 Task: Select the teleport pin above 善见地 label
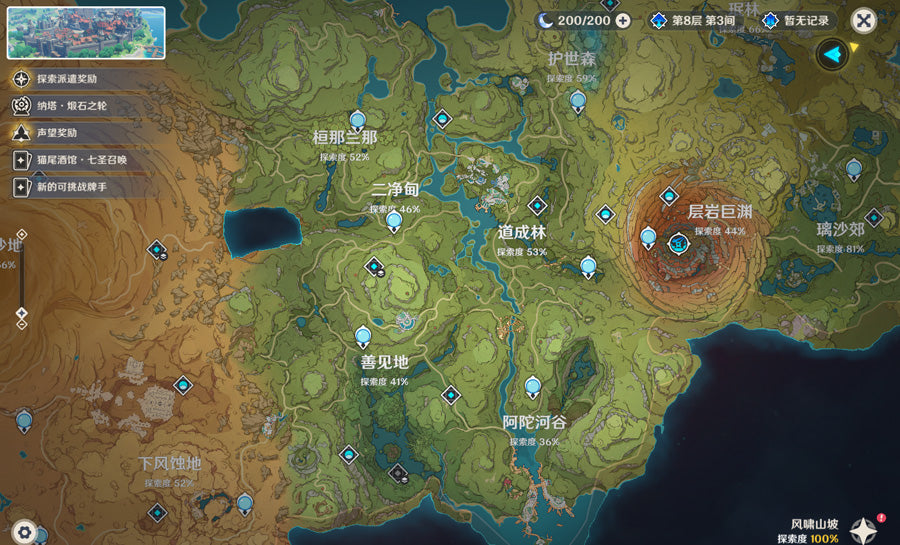tap(363, 337)
